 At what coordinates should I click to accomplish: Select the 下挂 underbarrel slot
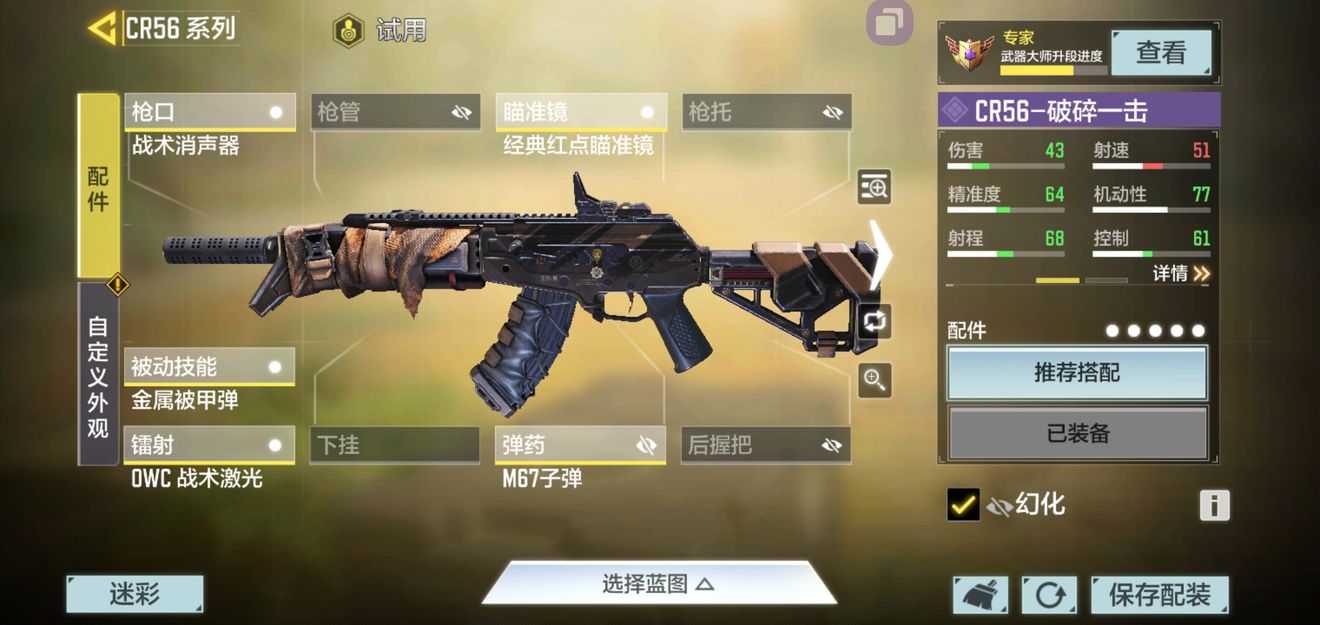(x=395, y=445)
